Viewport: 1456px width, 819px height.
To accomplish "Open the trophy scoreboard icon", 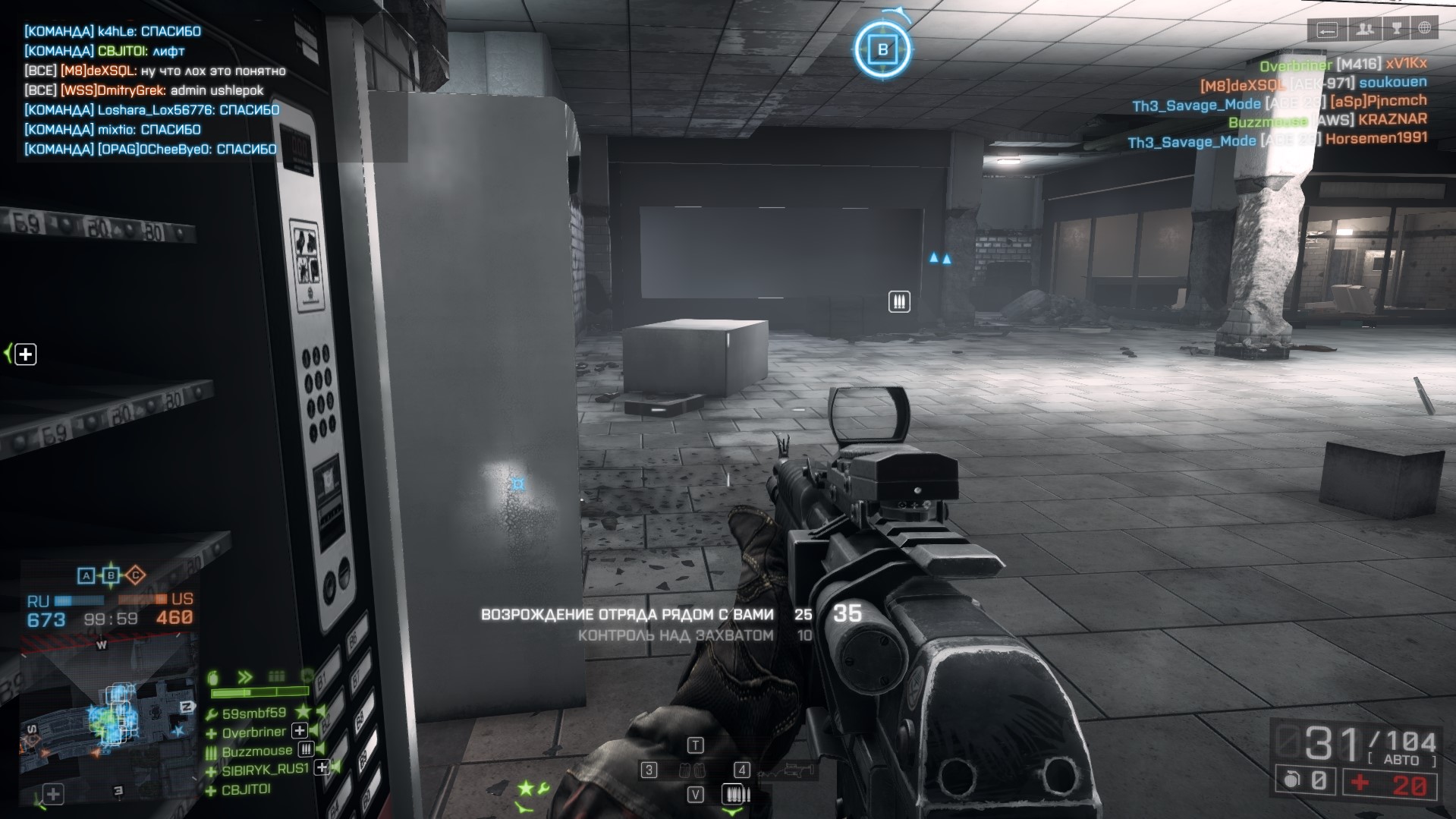I will pyautogui.click(x=1396, y=29).
